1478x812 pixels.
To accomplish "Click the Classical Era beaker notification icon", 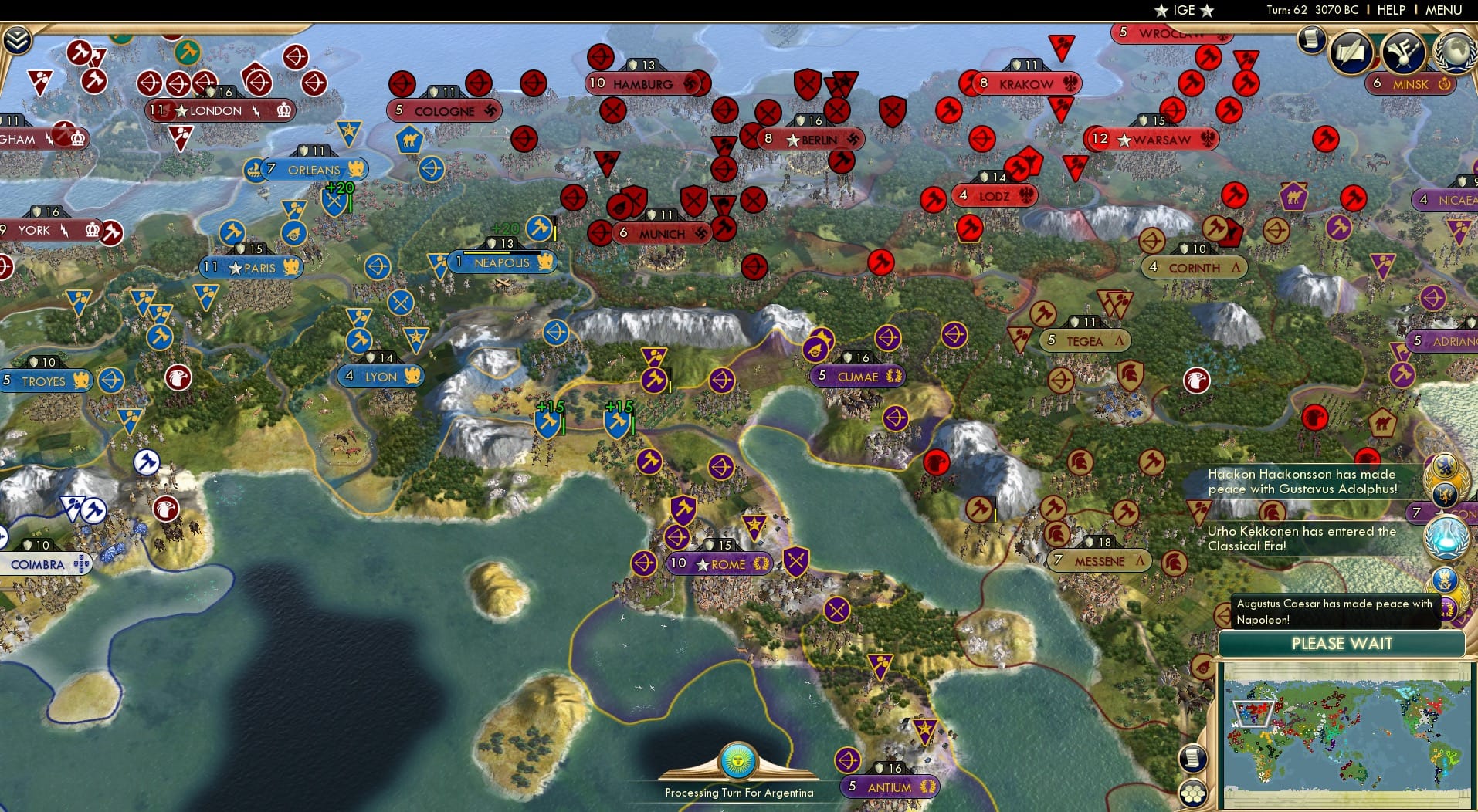I will (1448, 537).
